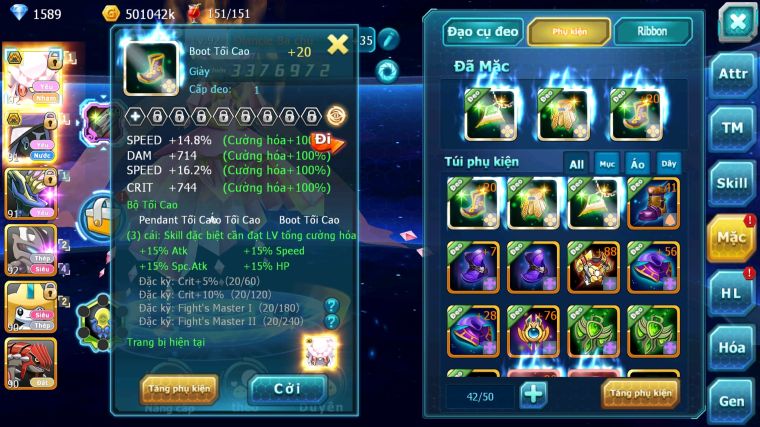
Task: Switch to the Hóa side tab
Action: [x=733, y=346]
